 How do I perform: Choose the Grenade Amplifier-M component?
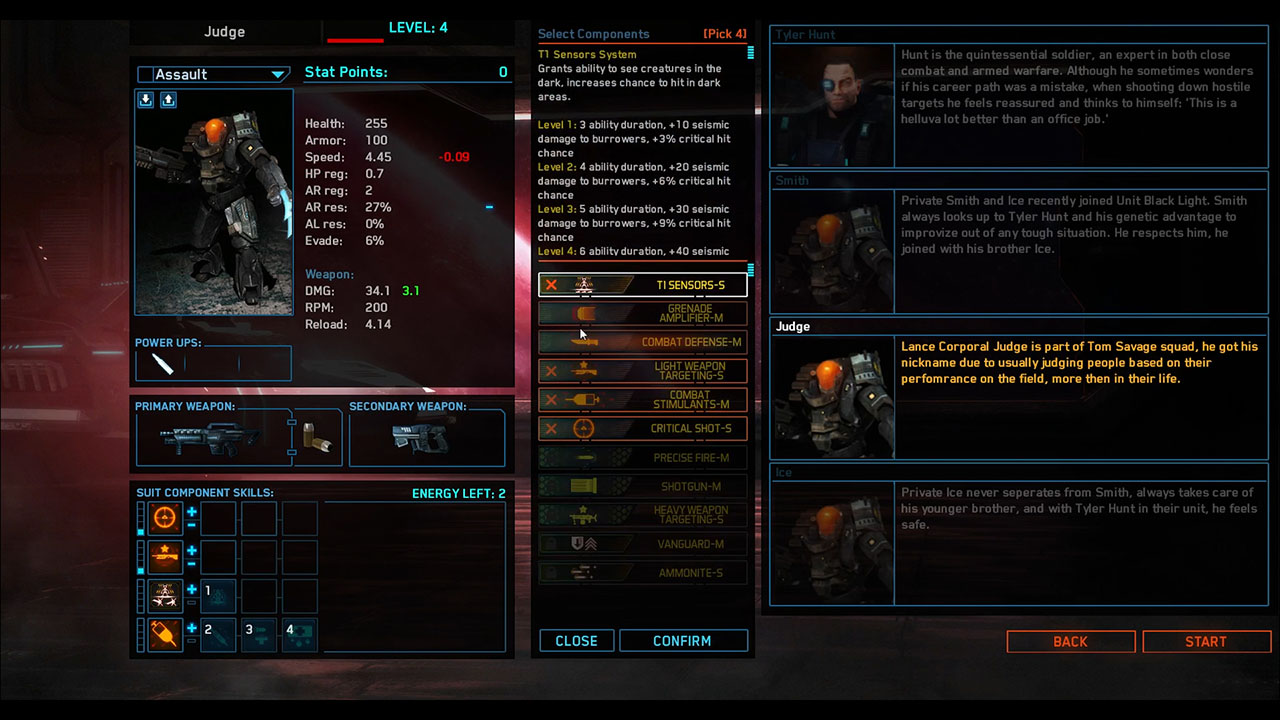tap(643, 314)
